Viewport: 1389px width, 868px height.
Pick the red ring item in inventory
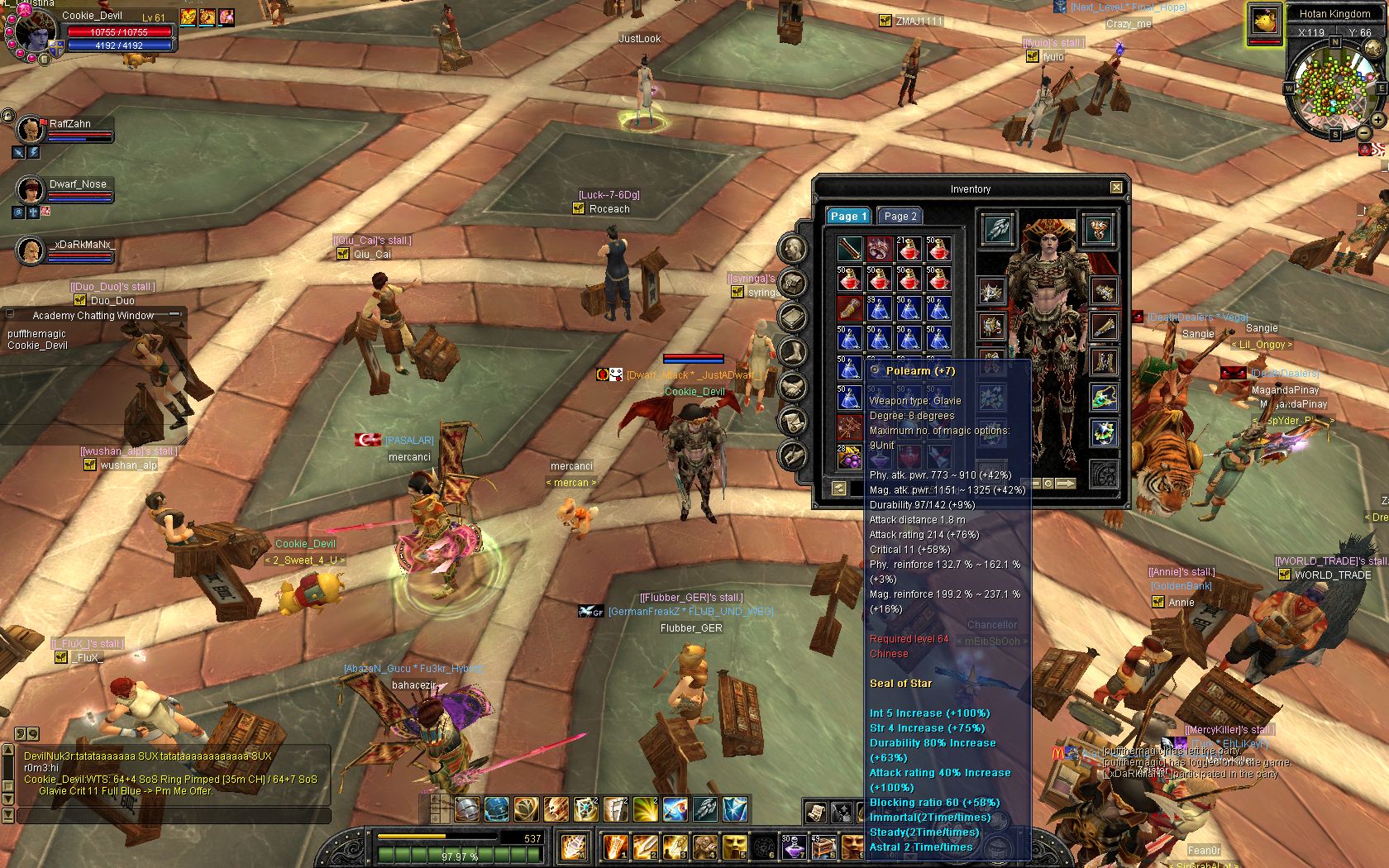879,249
